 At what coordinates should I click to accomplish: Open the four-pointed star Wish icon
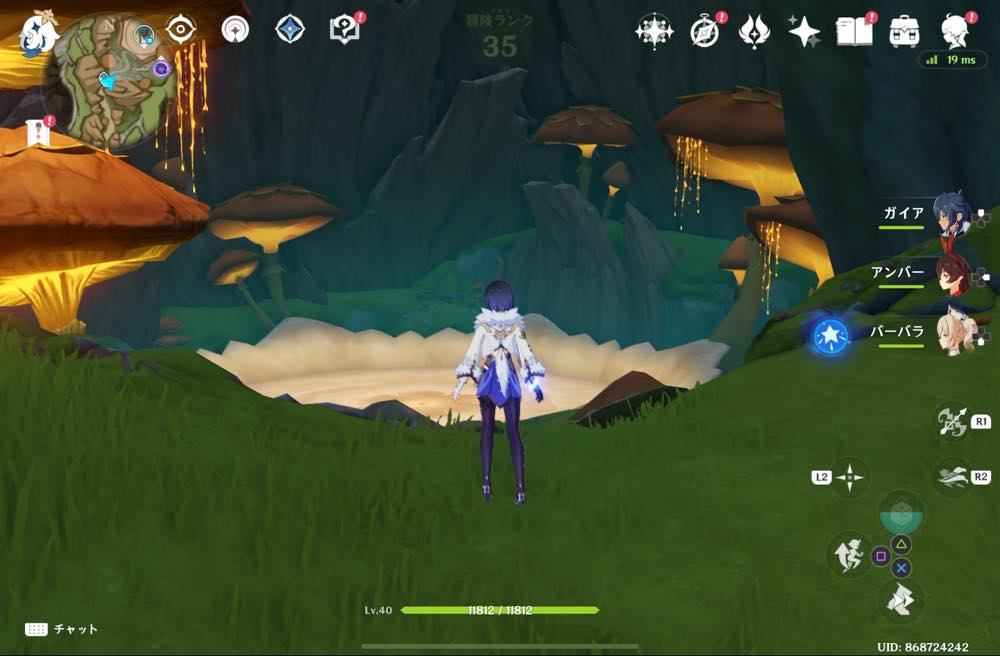click(804, 32)
